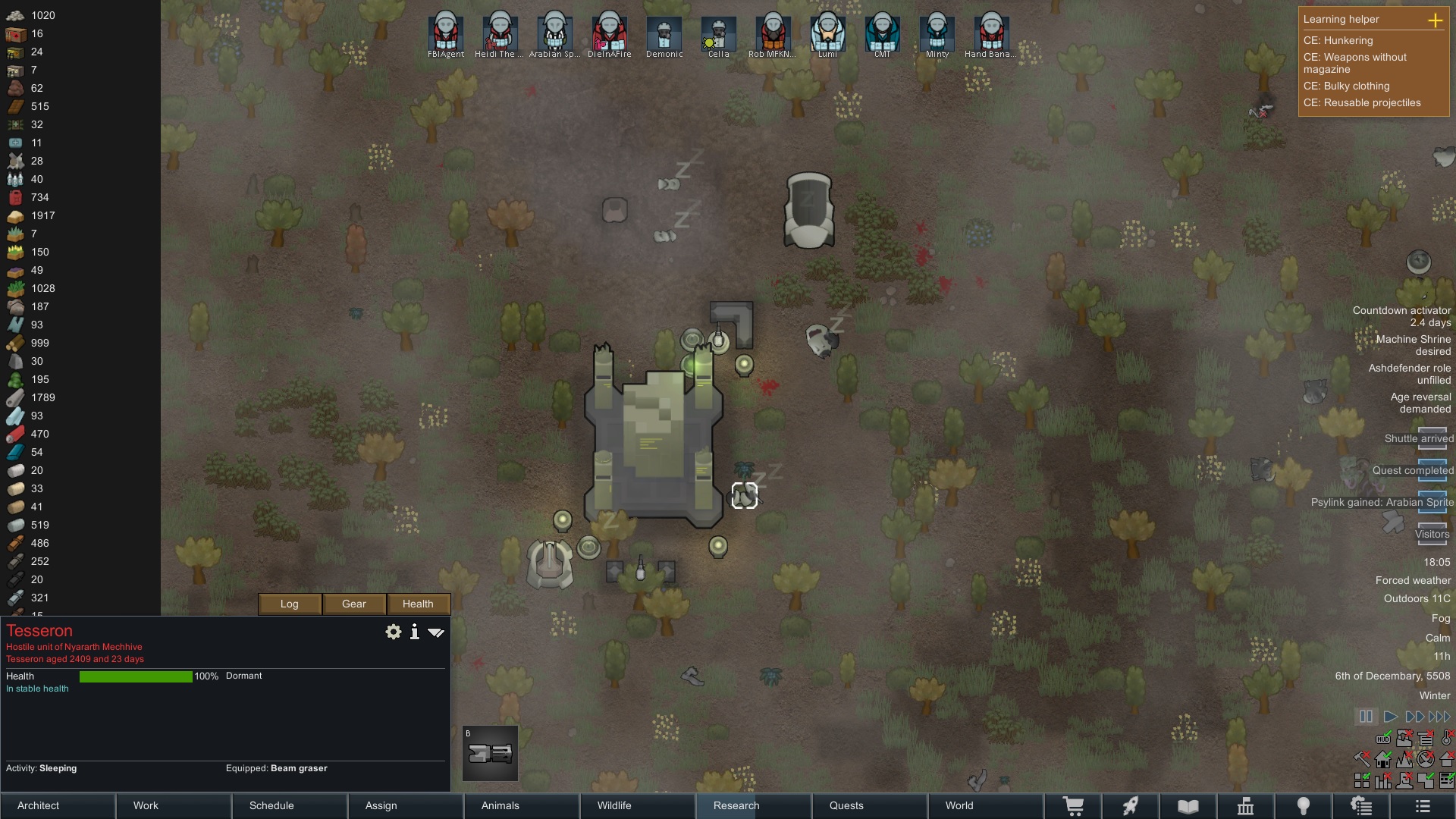Enable the temperature overlay toggle

tap(1446, 739)
